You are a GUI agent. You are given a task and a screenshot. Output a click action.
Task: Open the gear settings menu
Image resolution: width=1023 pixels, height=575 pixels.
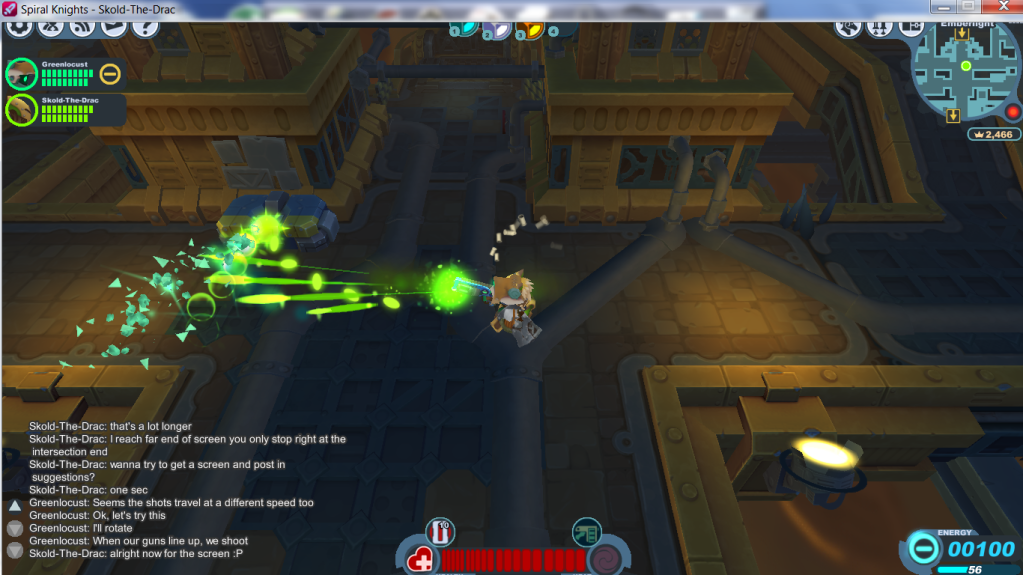(19, 25)
